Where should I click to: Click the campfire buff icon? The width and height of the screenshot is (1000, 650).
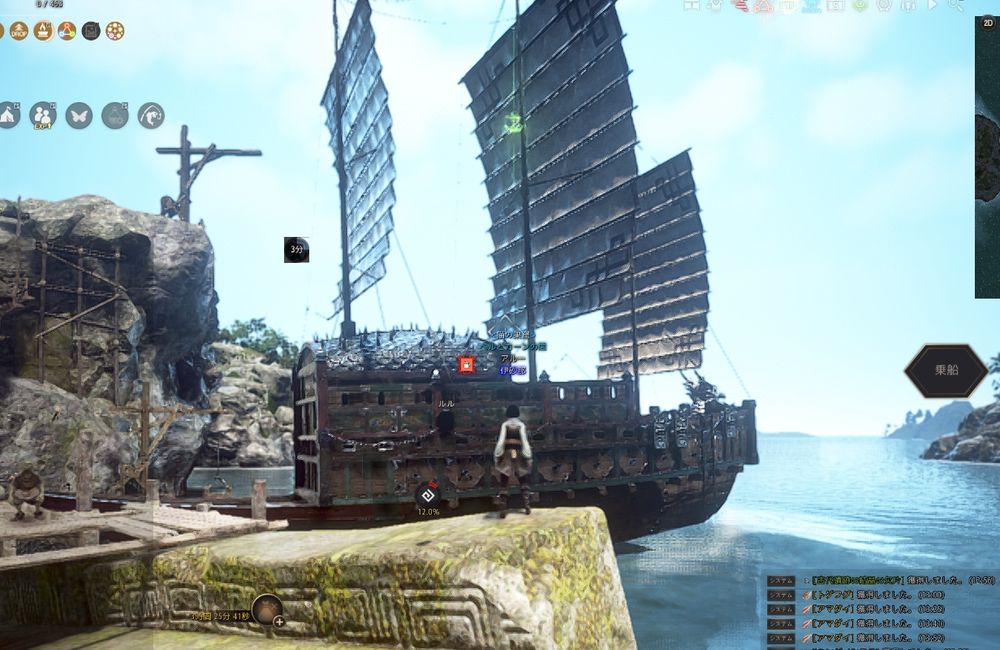(43, 31)
